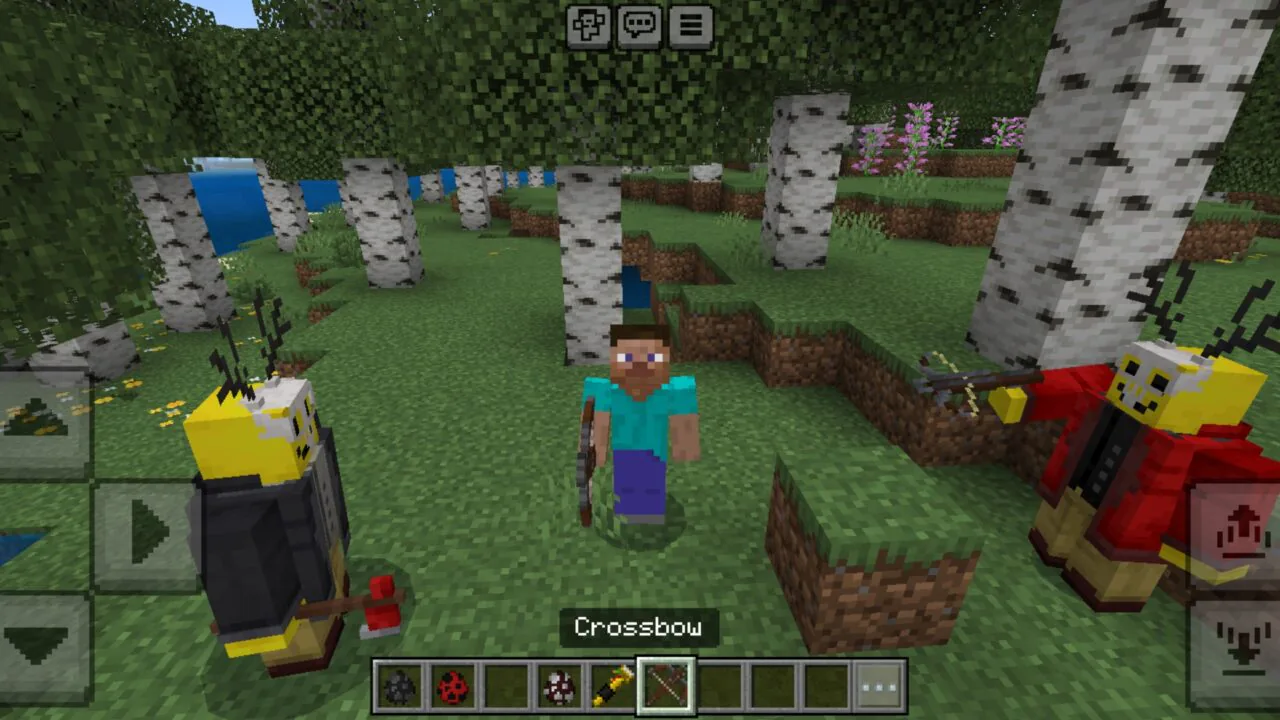Tap the move forward arrow button
Viewport: 1280px width, 720px height.
(40, 420)
